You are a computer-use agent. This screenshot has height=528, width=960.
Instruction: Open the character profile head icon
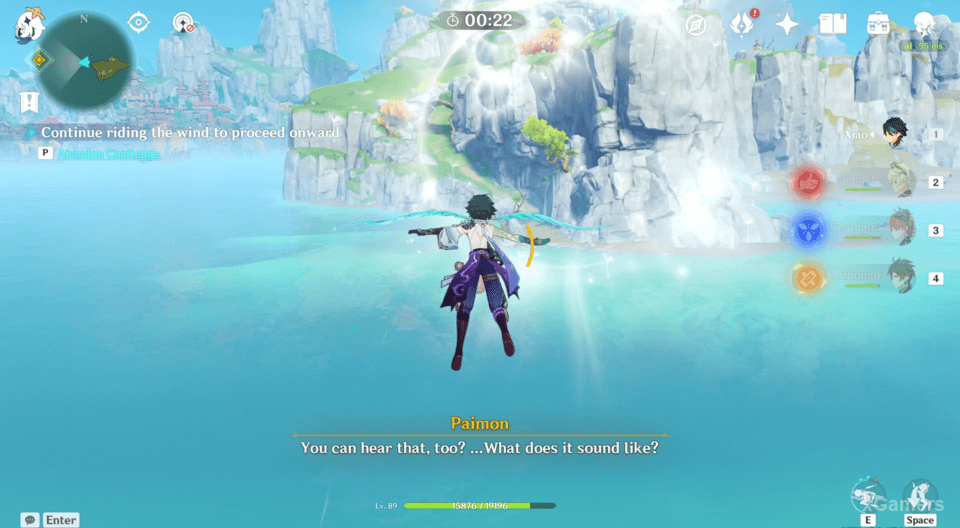pyautogui.click(x=924, y=24)
